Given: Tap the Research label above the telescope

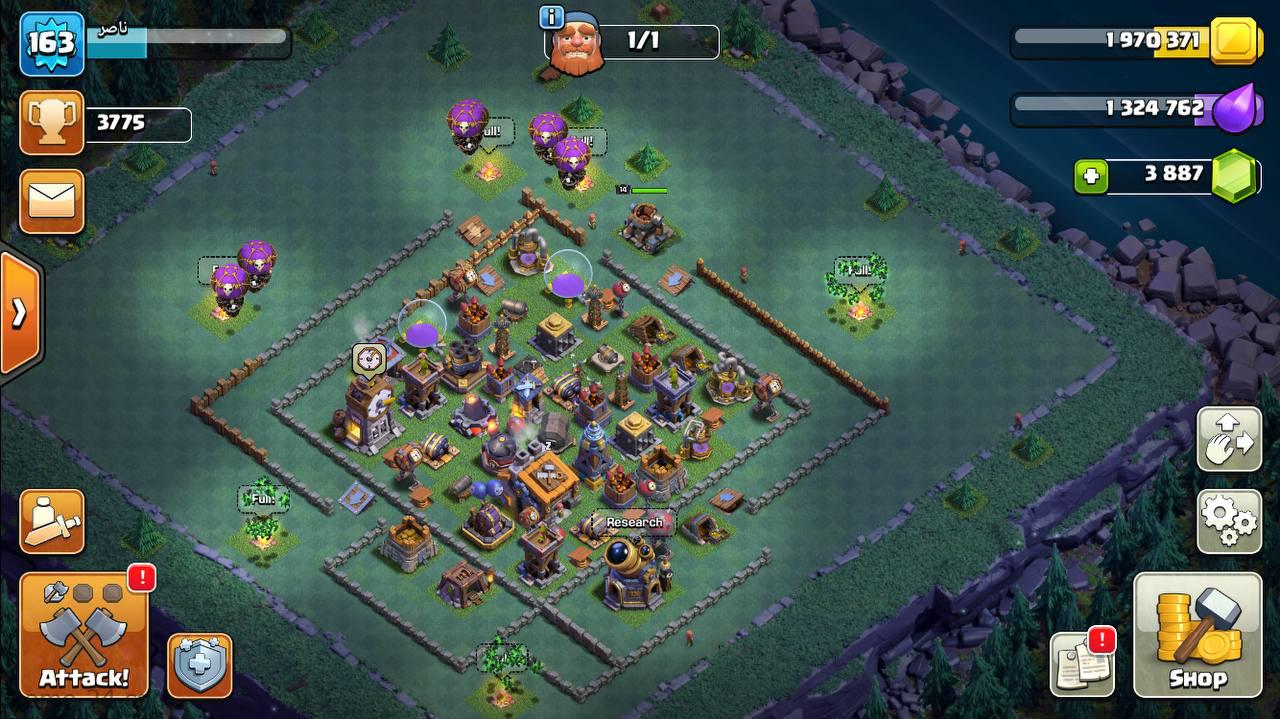Looking at the screenshot, I should click(634, 522).
